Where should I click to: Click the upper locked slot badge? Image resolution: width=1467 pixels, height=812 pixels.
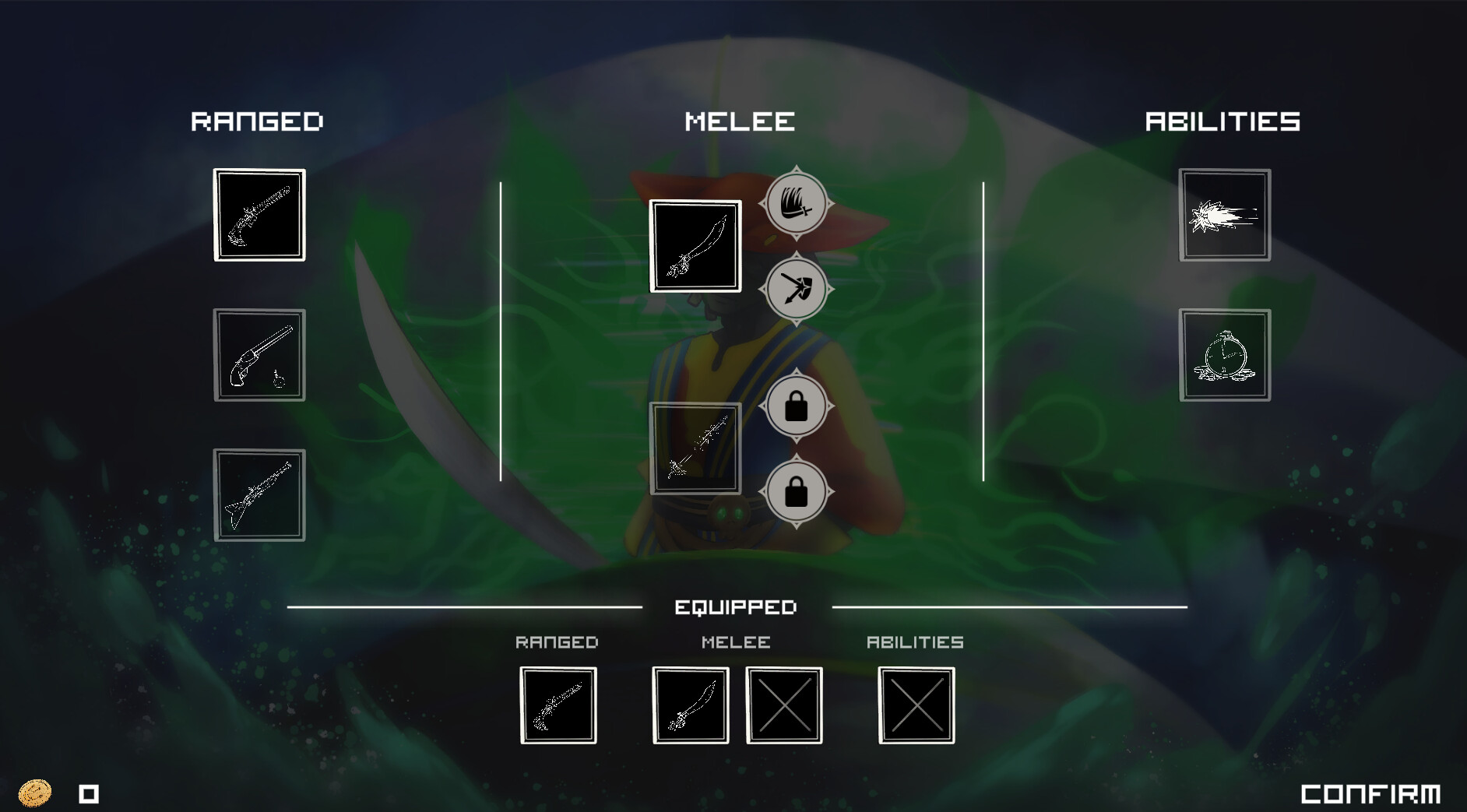[797, 406]
